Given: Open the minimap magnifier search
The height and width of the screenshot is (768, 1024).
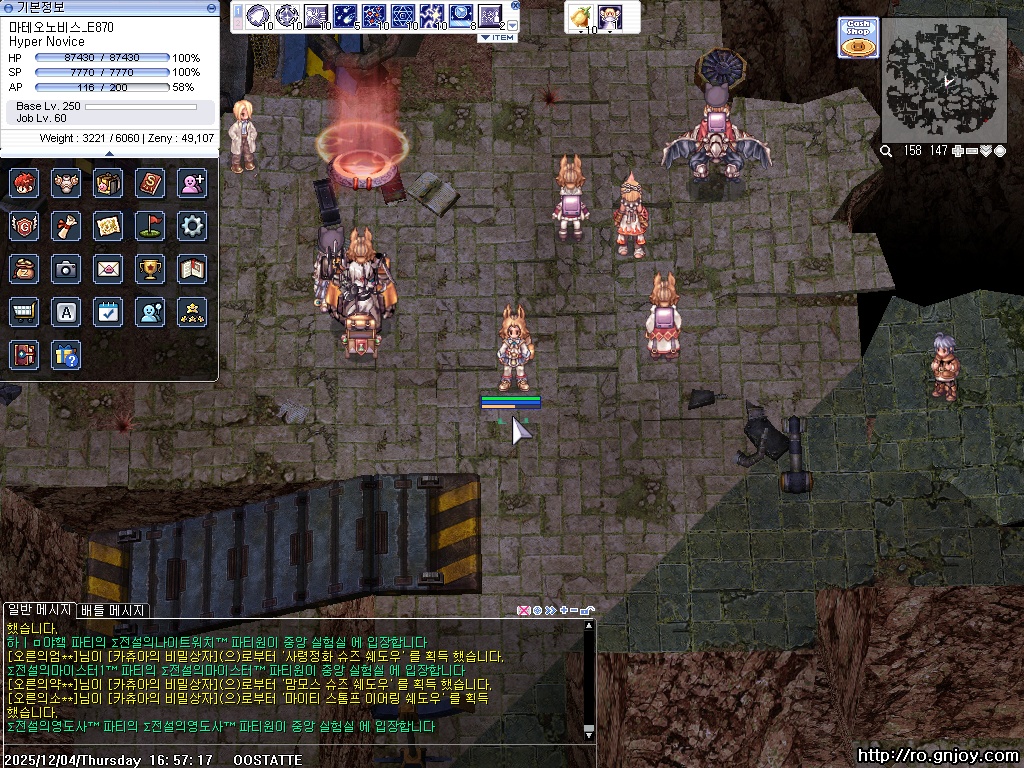Looking at the screenshot, I should [886, 151].
